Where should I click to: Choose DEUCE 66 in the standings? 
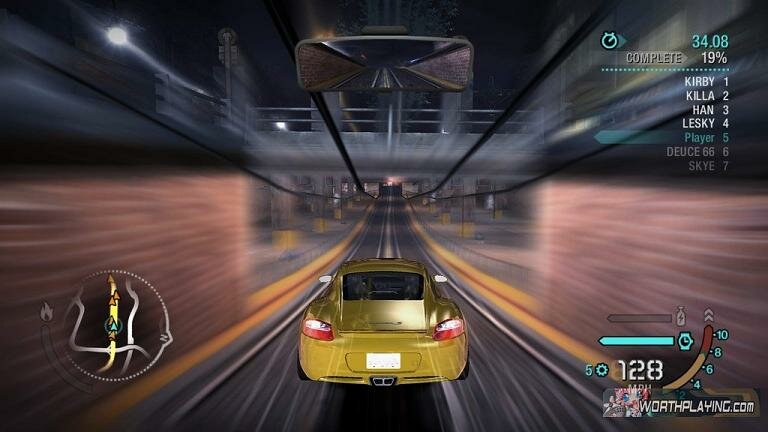click(x=697, y=151)
